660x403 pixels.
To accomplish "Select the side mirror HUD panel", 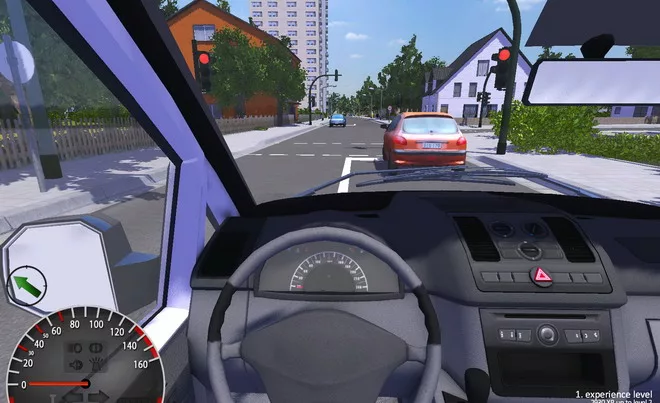I will click(62, 262).
